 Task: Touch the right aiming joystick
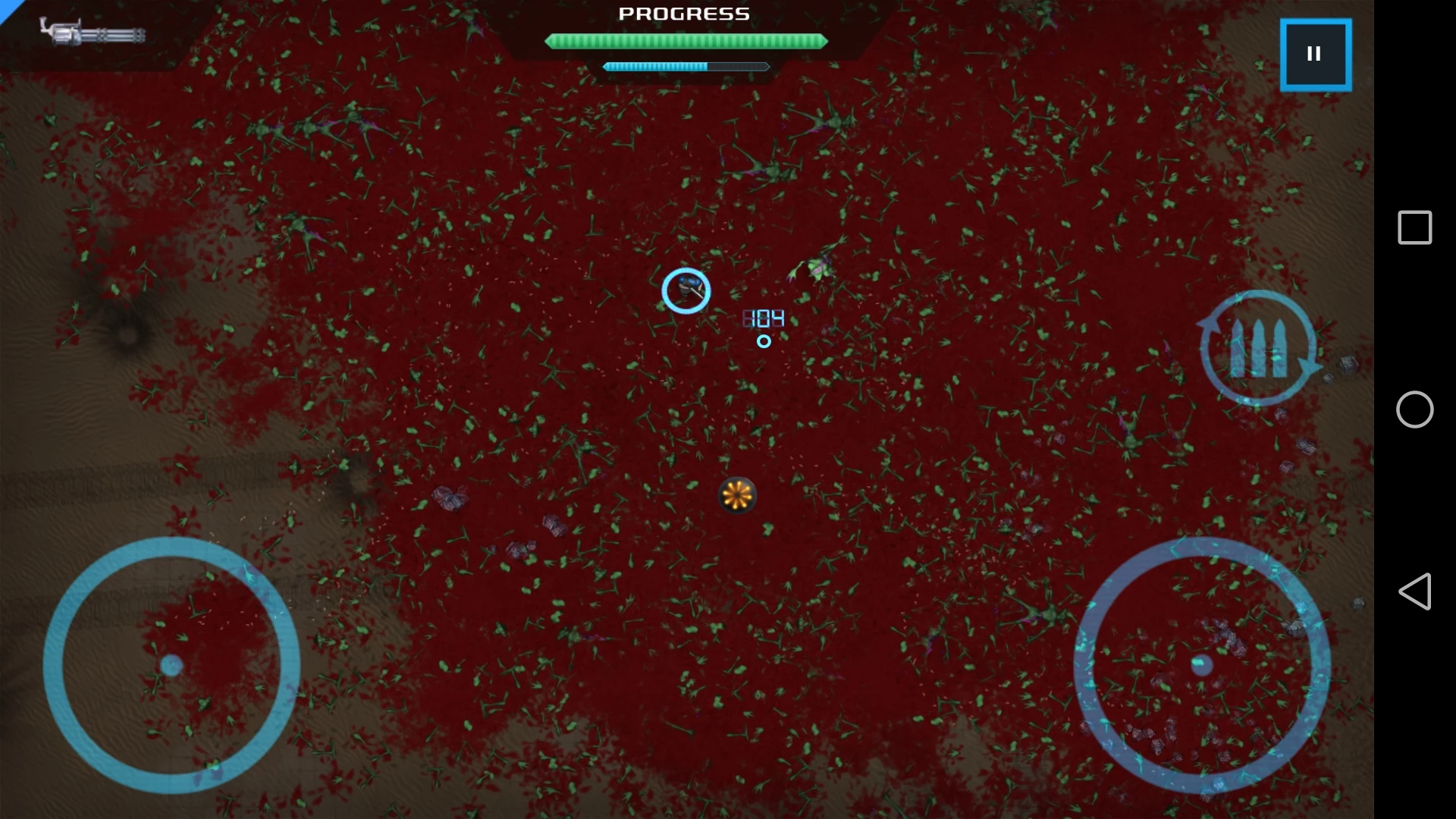tap(1202, 665)
